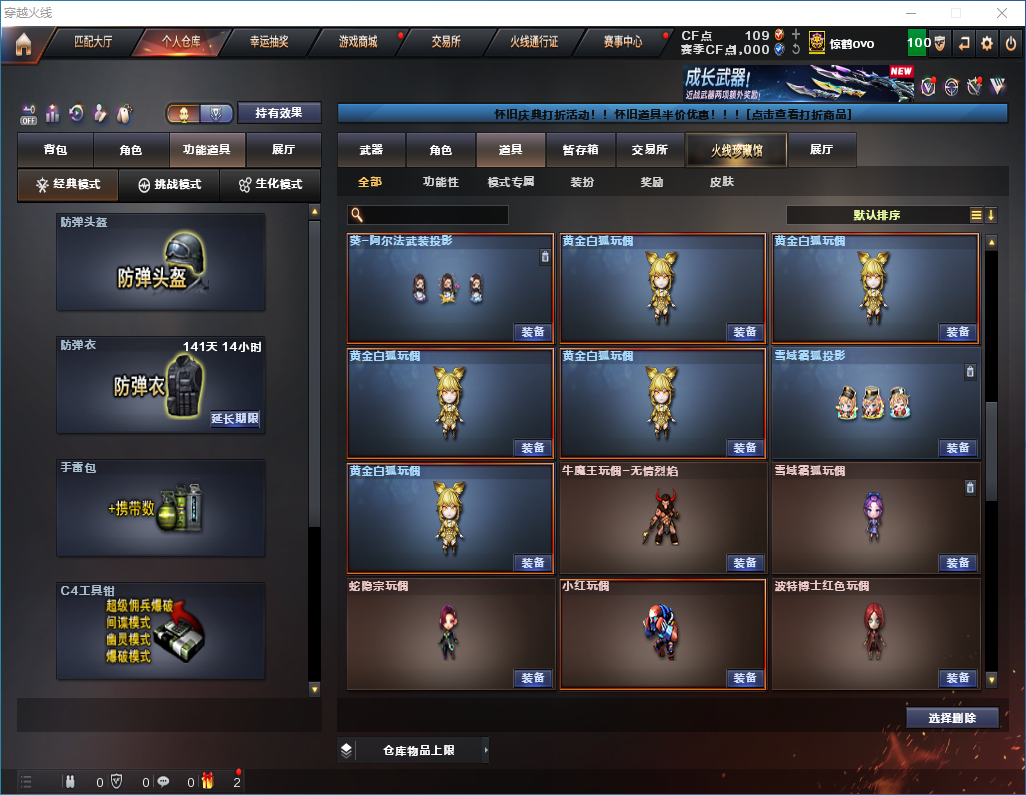Select the 挑战模式 challenge mode tab
1026x795 pixels.
(169, 185)
